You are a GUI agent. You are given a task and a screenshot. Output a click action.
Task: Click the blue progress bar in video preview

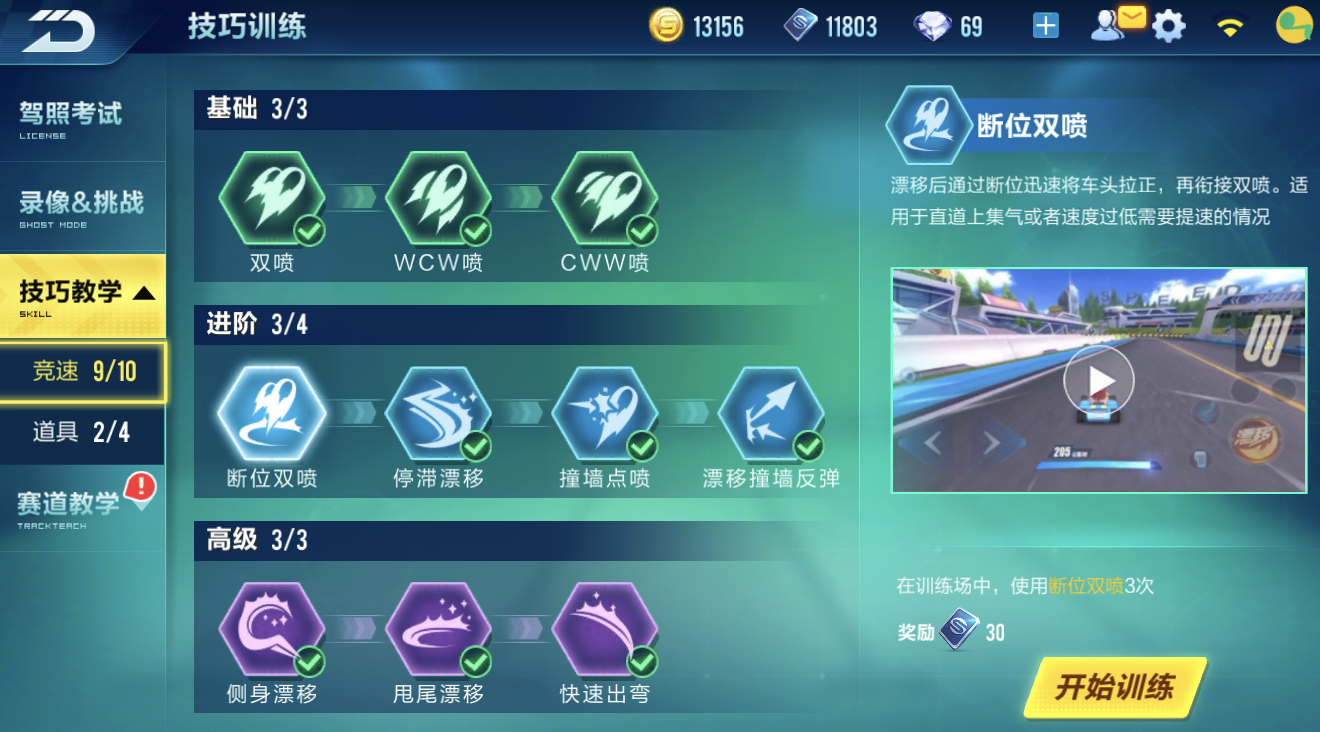[x=1098, y=463]
